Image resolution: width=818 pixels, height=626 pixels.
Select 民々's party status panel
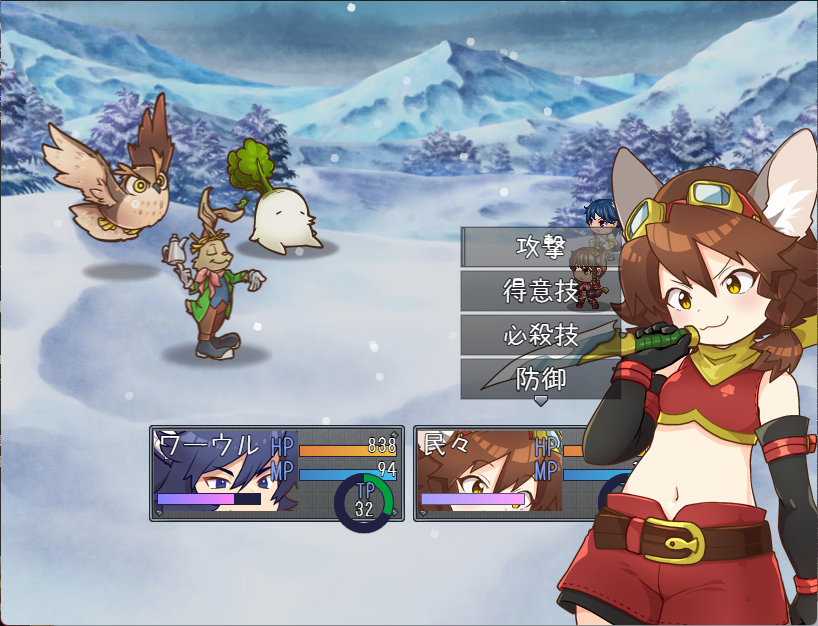coord(500,473)
